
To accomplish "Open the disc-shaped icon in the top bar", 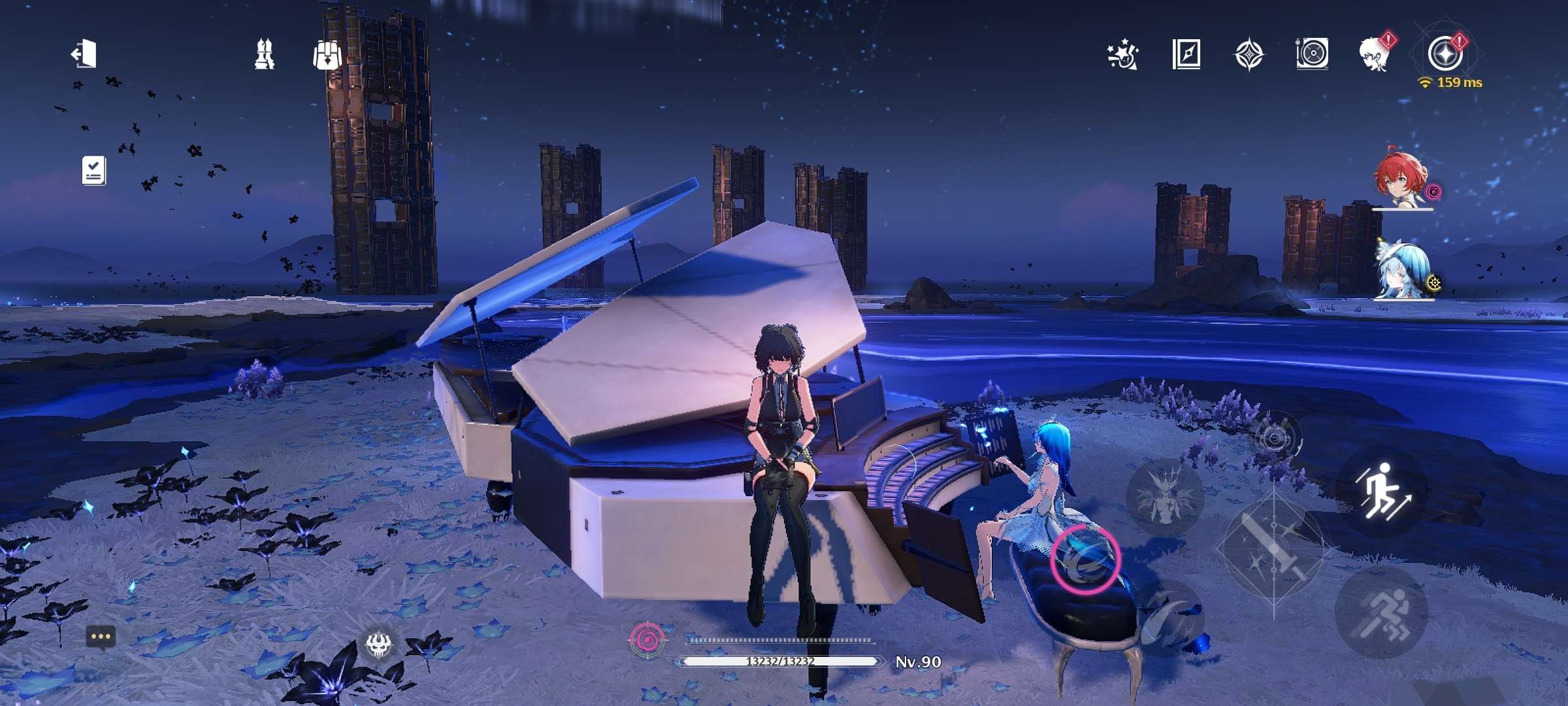I will 1312,54.
